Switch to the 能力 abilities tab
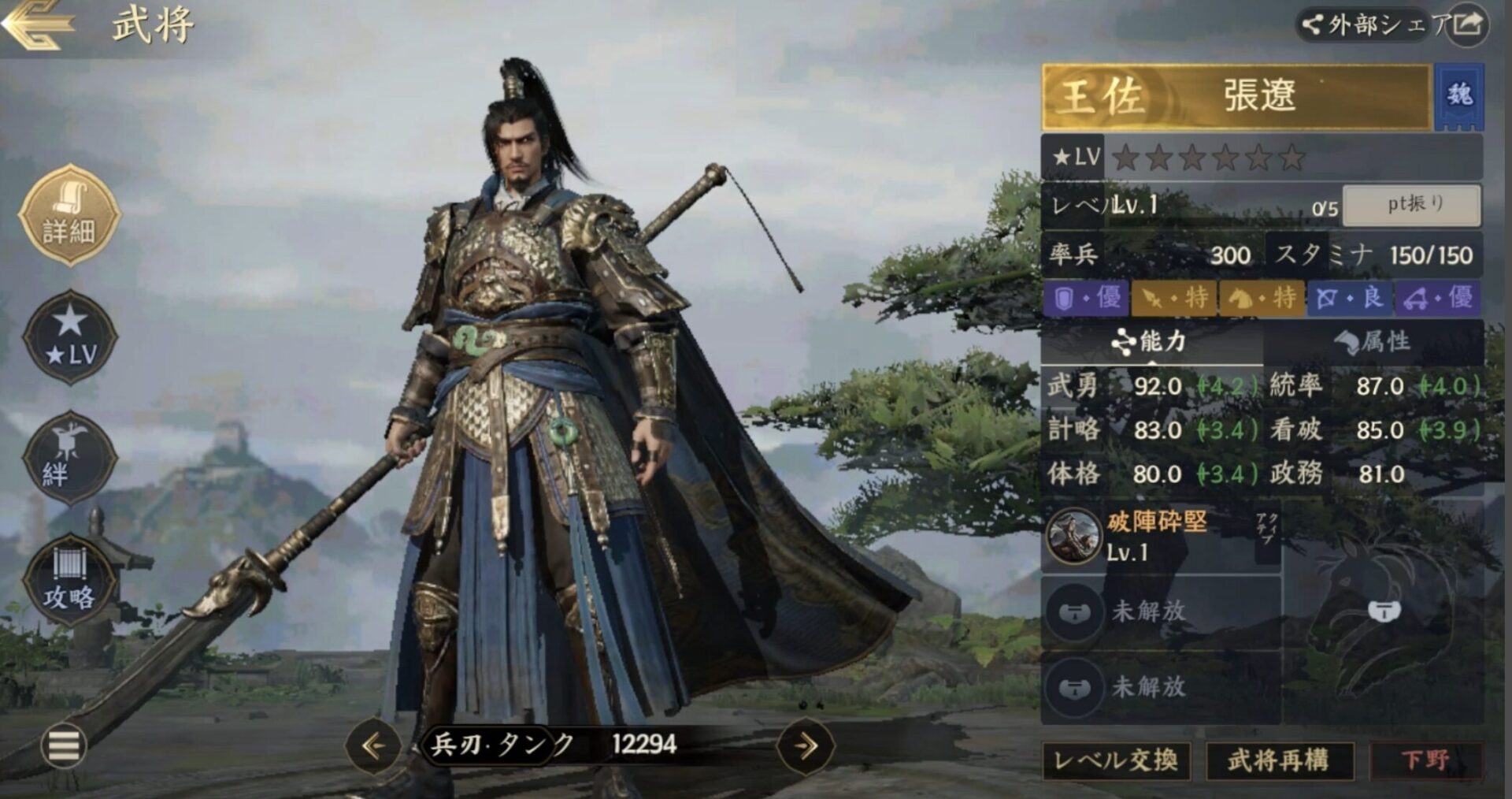Screen dimensions: 1512x799 coord(1151,342)
